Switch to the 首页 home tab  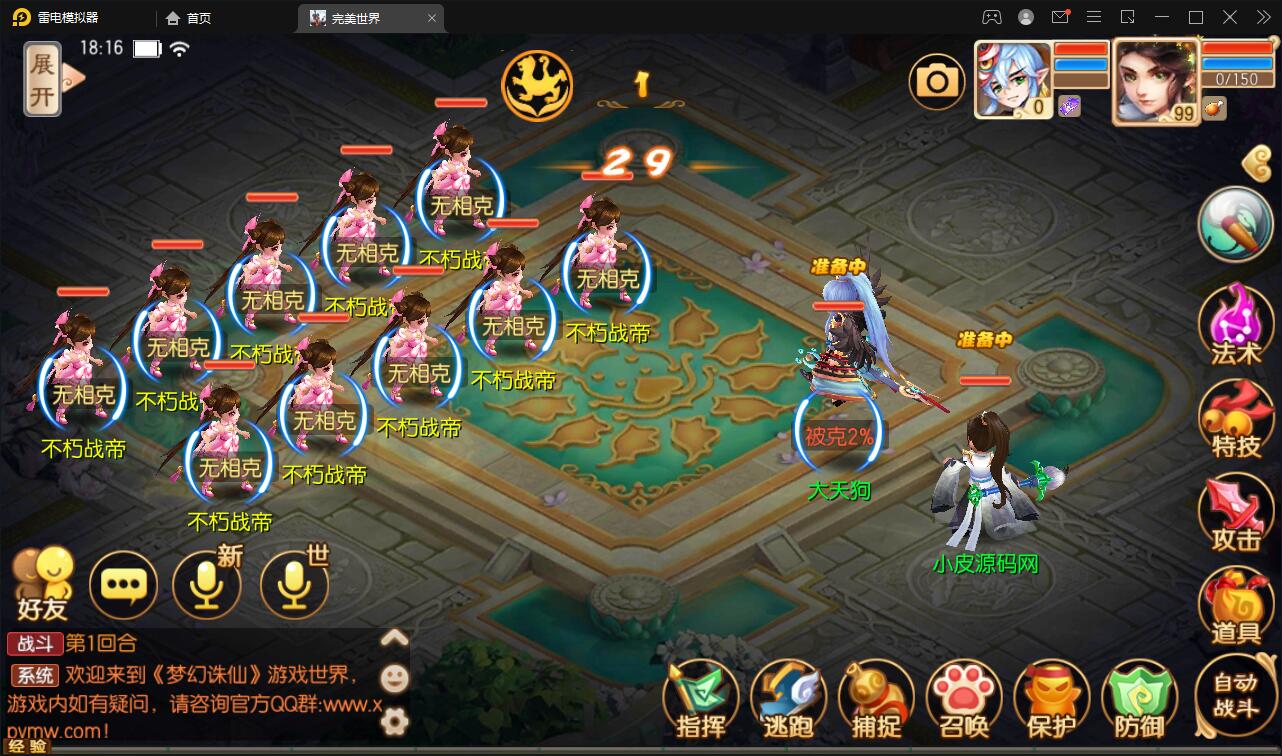pos(188,18)
